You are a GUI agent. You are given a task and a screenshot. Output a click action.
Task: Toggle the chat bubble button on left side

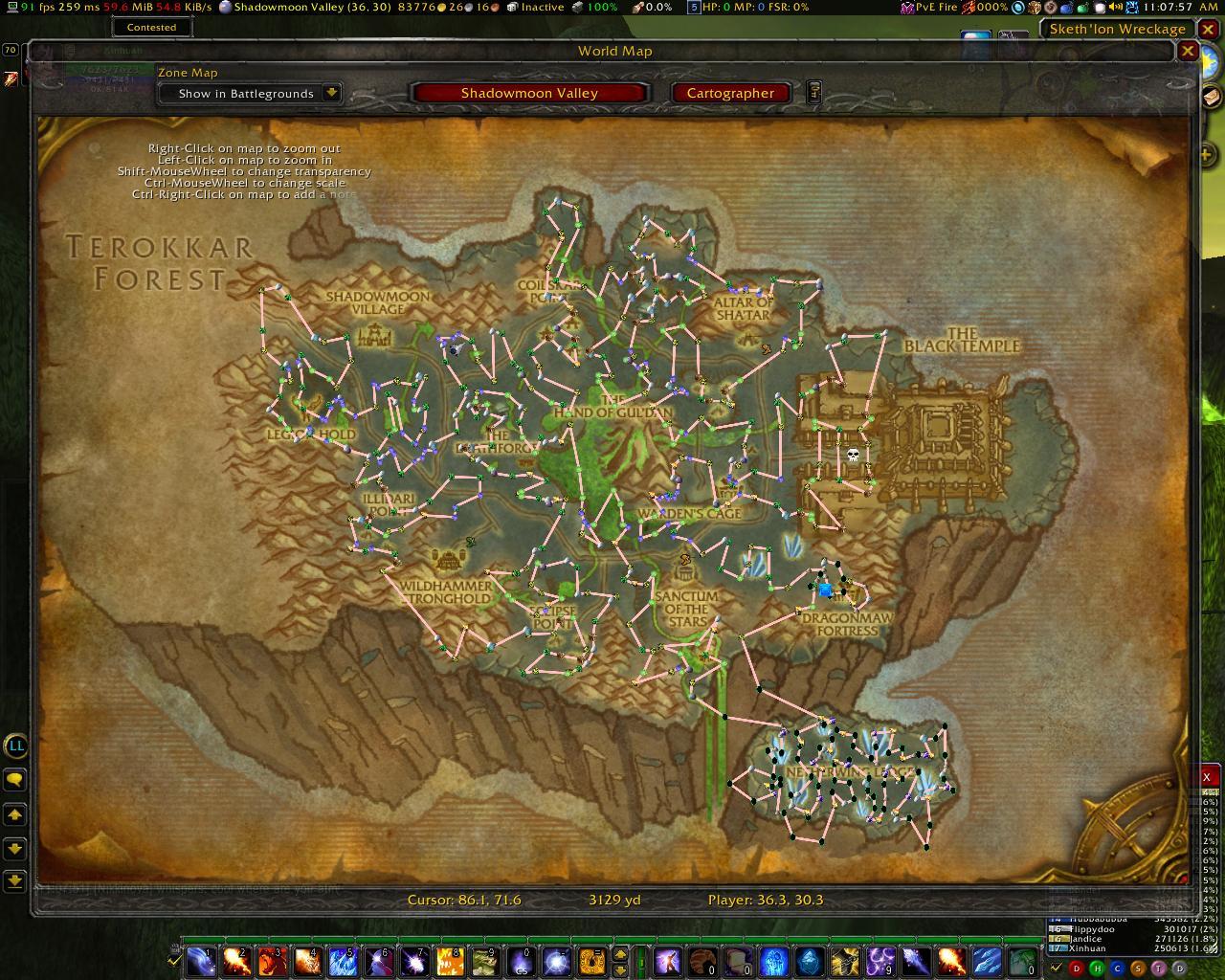pyautogui.click(x=14, y=782)
